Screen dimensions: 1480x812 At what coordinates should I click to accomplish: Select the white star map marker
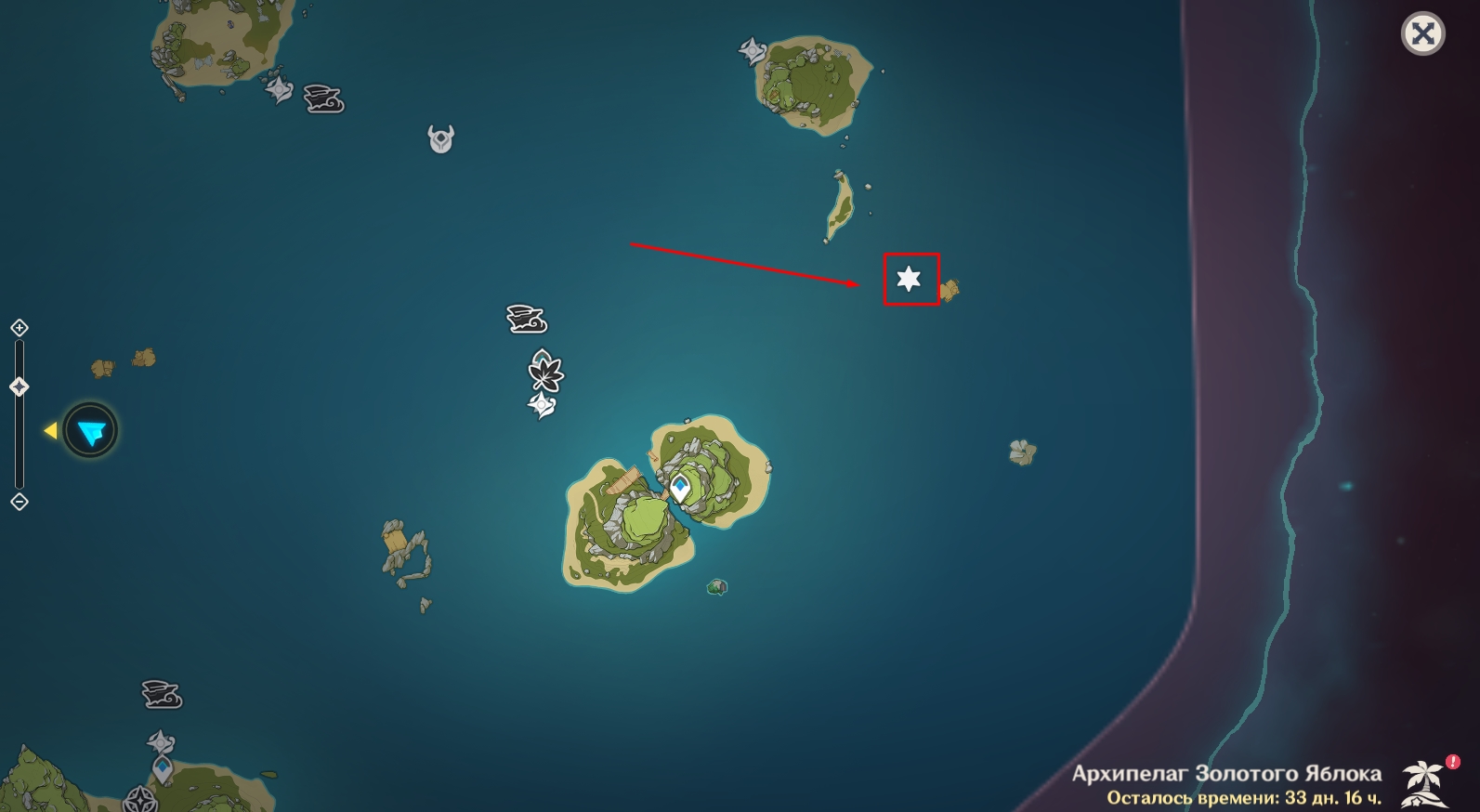[909, 279]
